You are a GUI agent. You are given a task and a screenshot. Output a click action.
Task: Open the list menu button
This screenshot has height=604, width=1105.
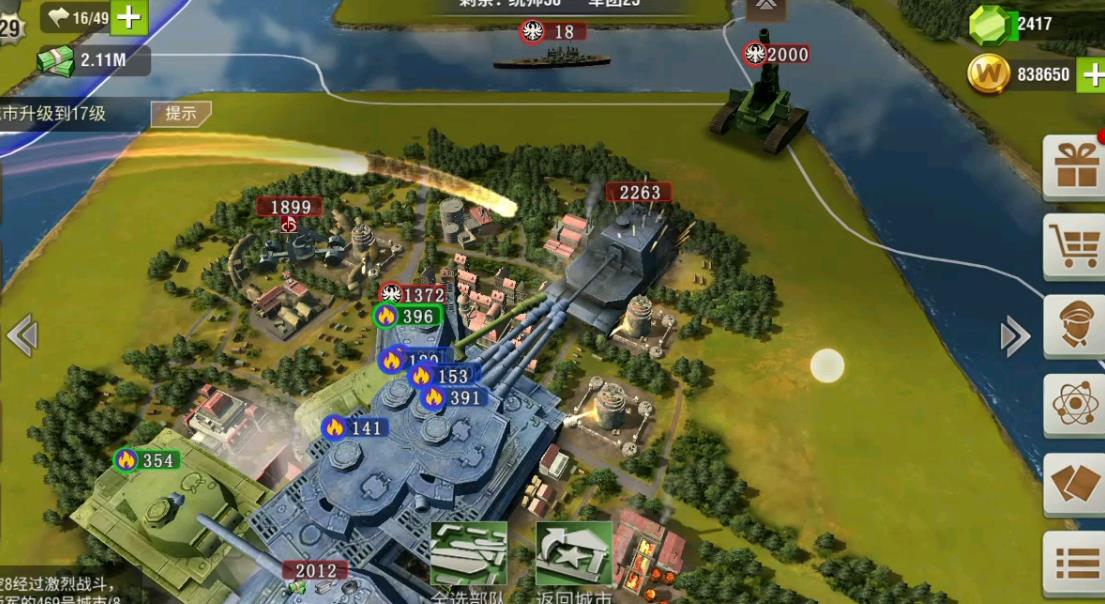point(1075,562)
